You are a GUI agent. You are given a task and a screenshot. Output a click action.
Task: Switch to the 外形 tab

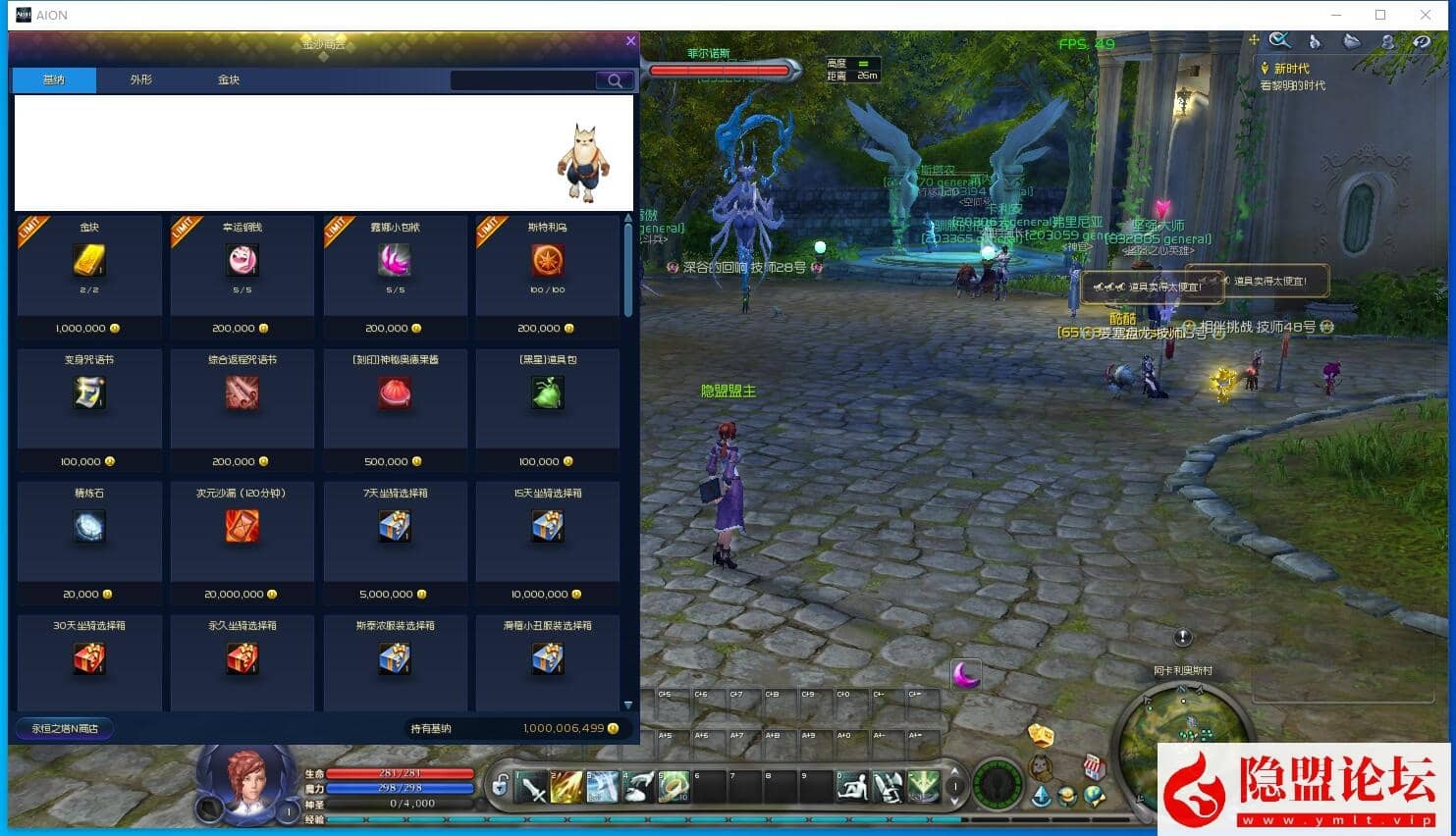[x=141, y=79]
